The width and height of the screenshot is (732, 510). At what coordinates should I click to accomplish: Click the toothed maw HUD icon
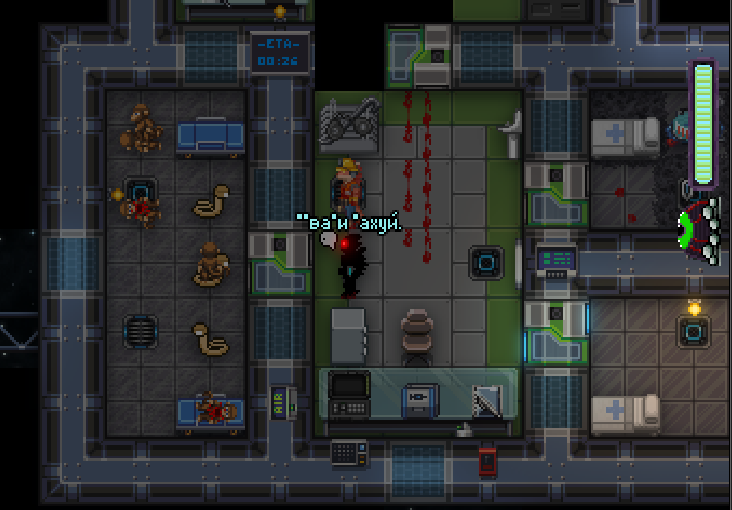click(701, 229)
